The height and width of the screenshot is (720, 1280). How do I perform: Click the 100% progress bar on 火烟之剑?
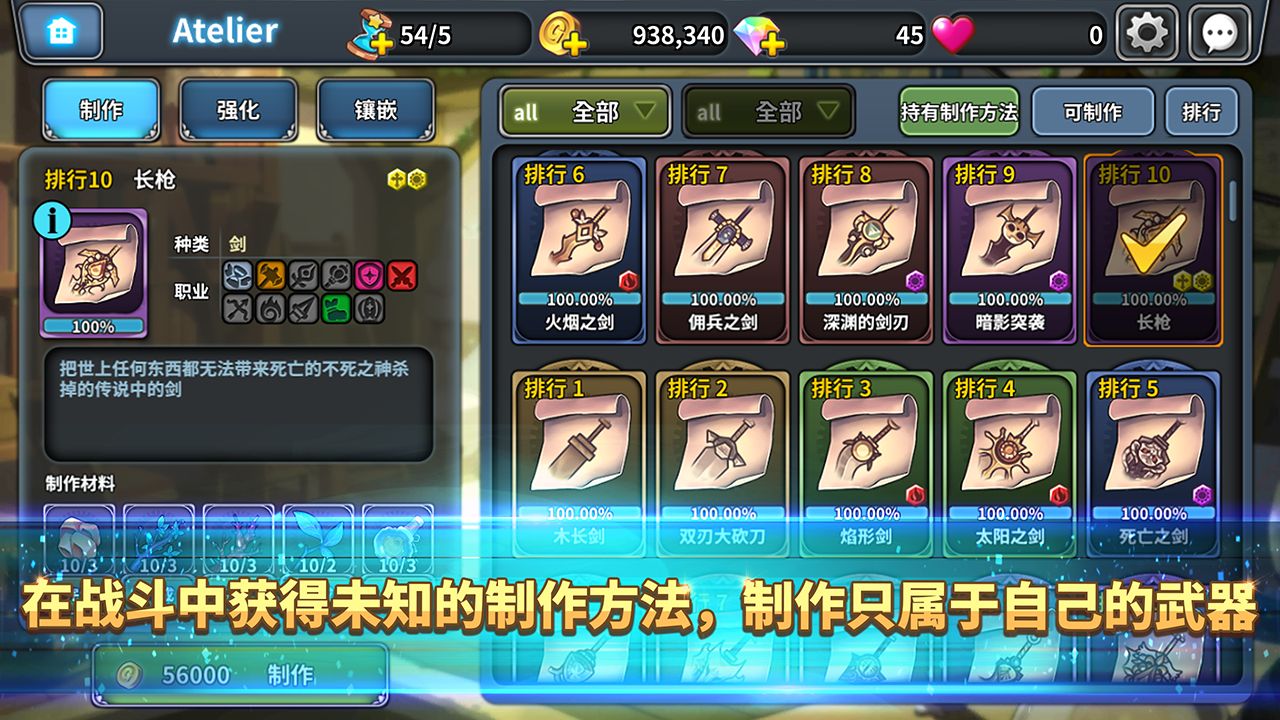[x=580, y=297]
